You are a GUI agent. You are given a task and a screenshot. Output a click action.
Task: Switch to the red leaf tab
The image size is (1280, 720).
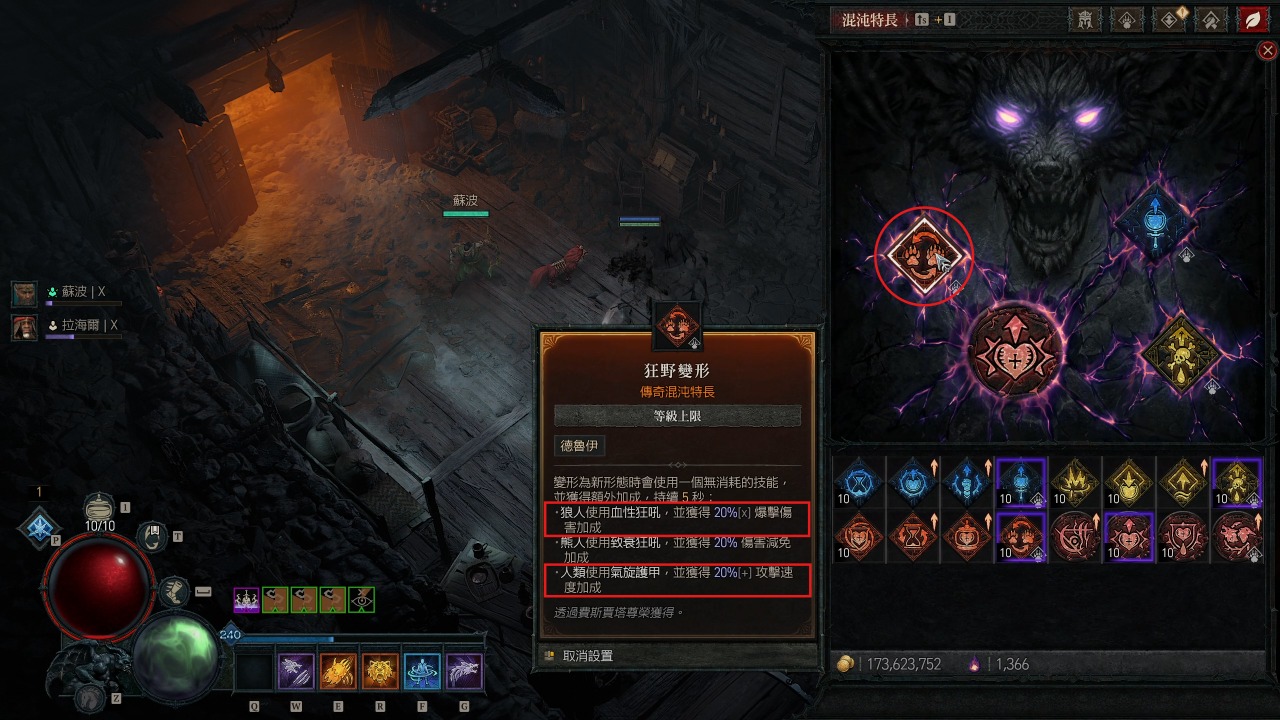click(1252, 19)
